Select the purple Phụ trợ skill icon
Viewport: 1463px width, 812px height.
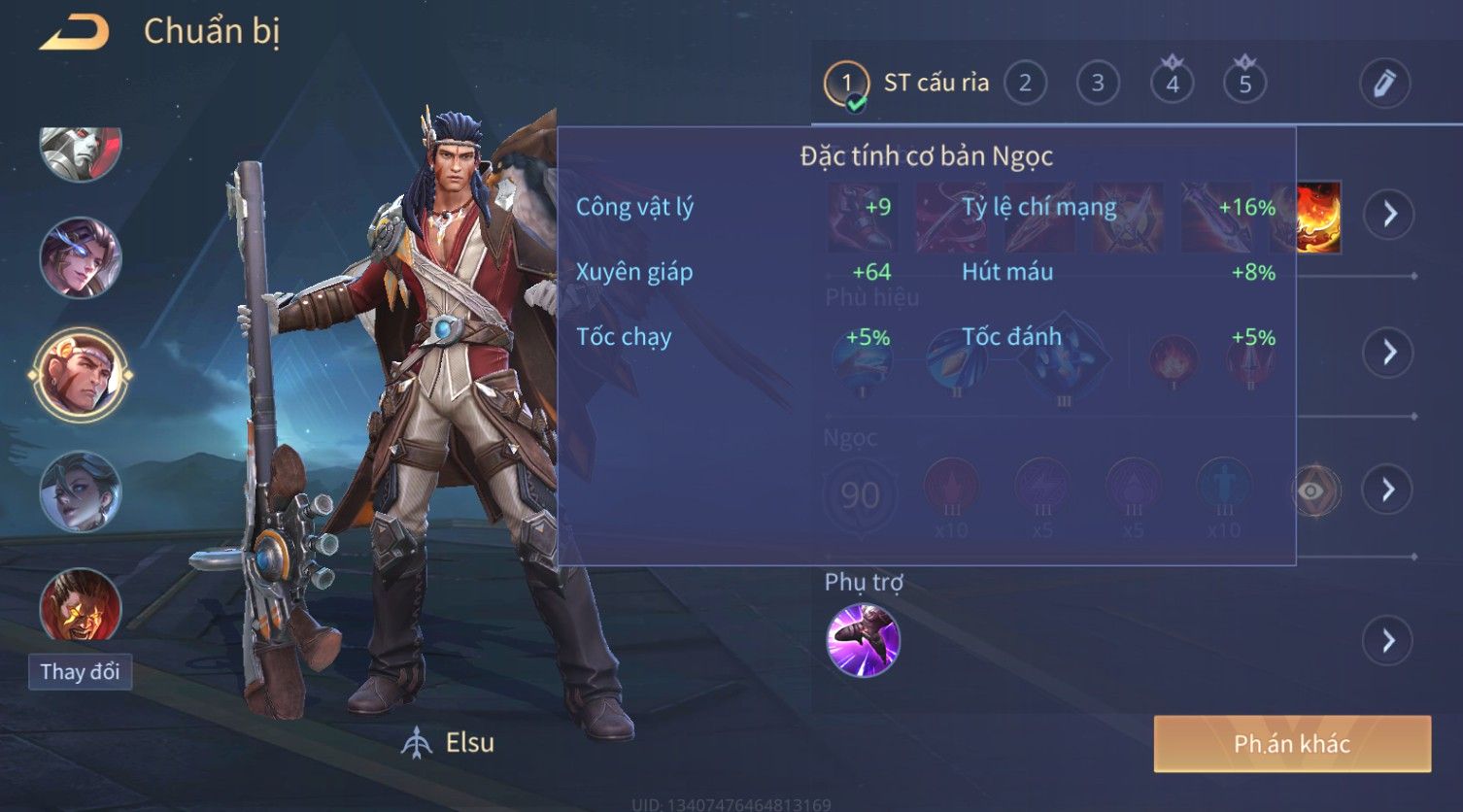[863, 640]
